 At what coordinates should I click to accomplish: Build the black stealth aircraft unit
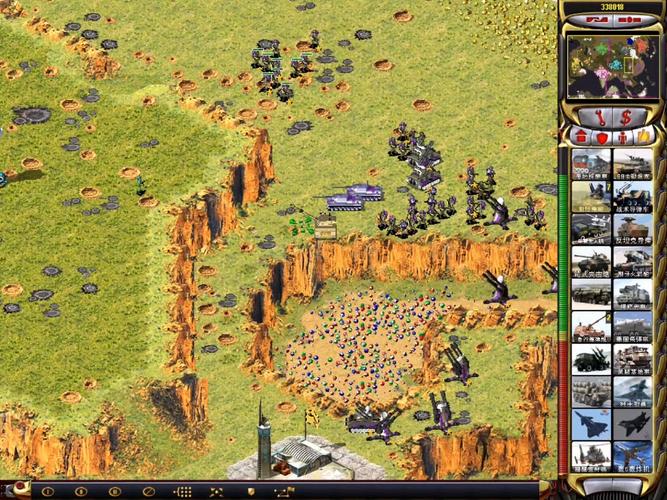click(632, 423)
